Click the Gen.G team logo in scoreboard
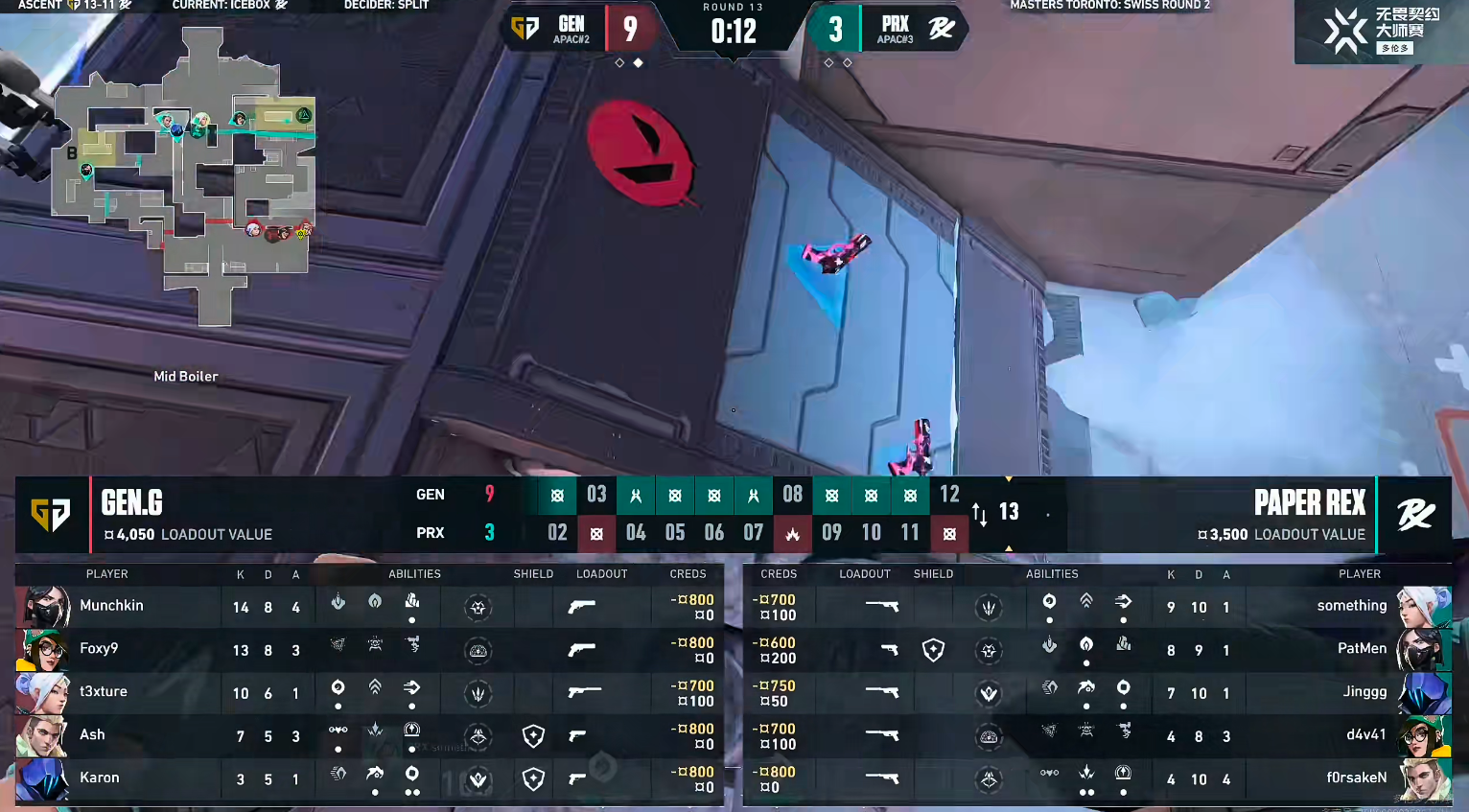 (x=51, y=515)
